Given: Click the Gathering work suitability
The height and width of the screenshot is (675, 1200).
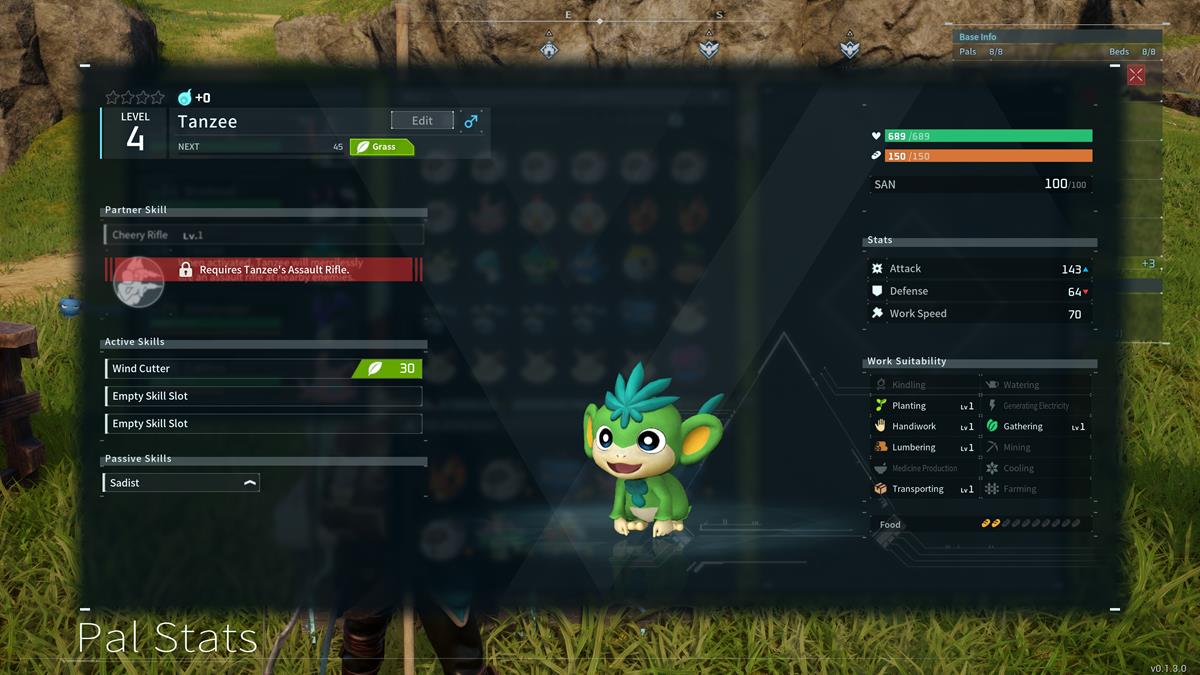Looking at the screenshot, I should [1034, 427].
